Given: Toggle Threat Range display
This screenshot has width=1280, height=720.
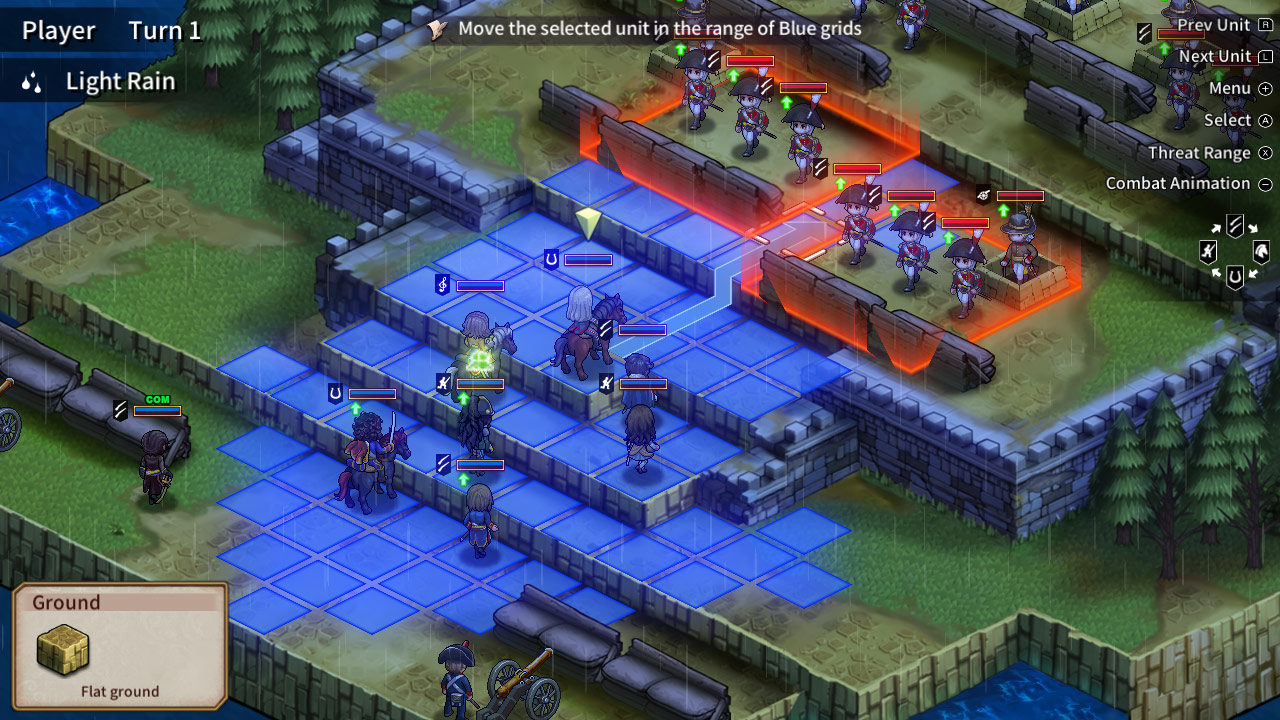Looking at the screenshot, I should (x=1202, y=152).
